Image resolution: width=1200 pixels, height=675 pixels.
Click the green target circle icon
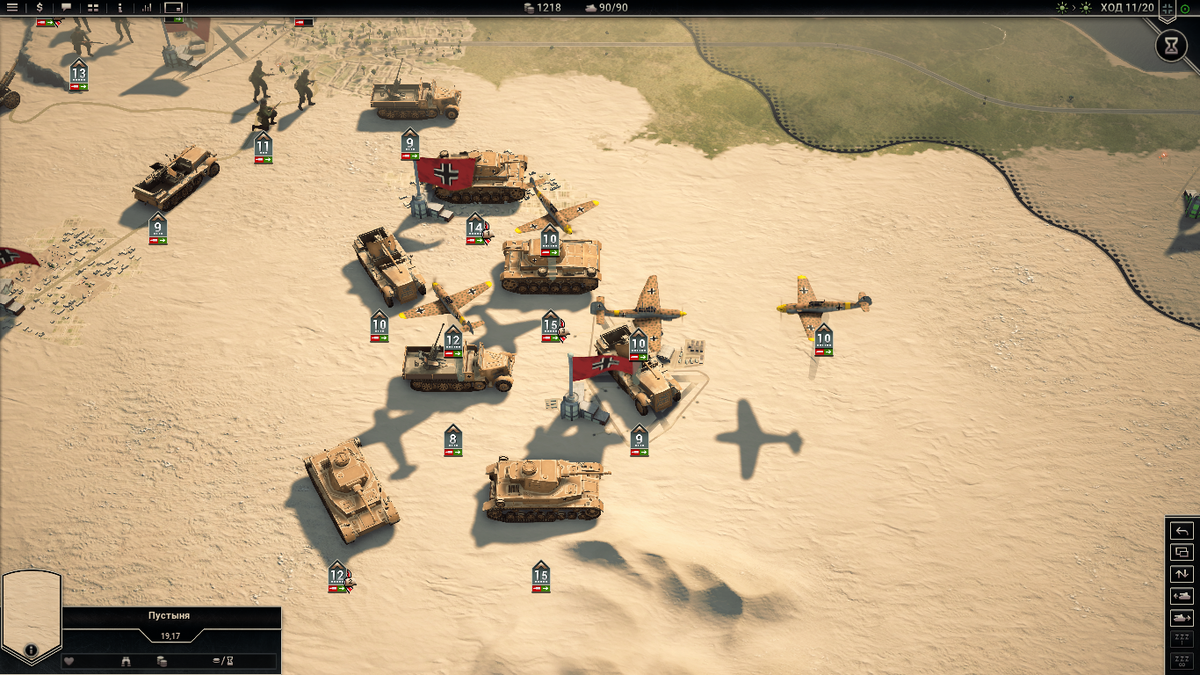[1186, 8]
